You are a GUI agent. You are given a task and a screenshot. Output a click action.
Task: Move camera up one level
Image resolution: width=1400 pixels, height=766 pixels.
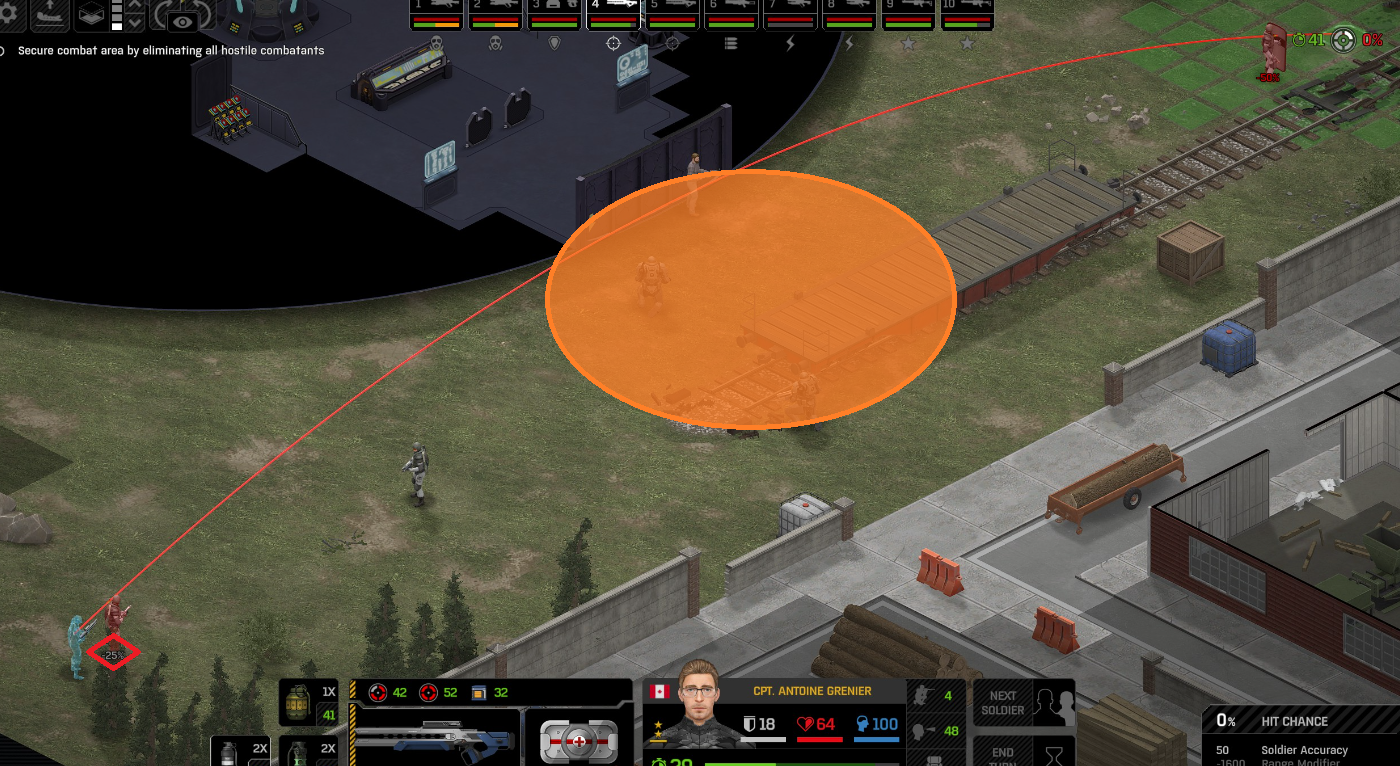click(136, 6)
